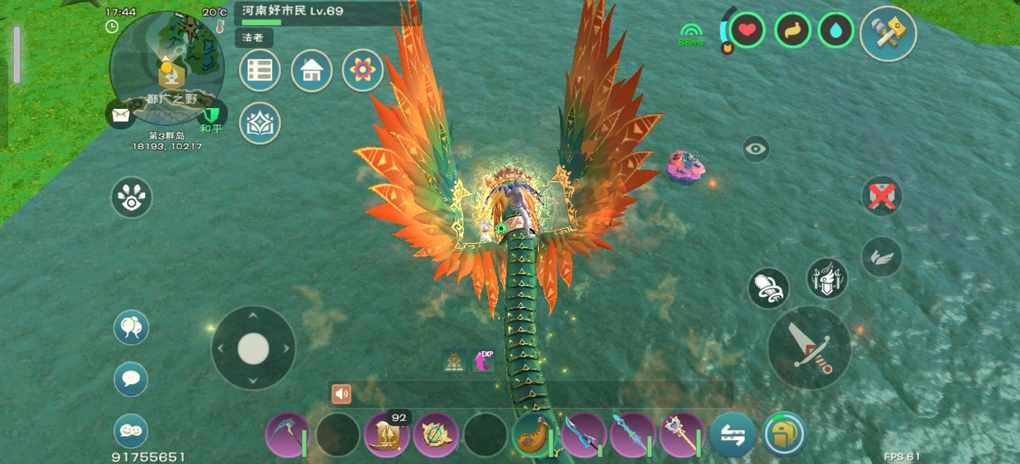Viewport: 1020px width, 464px height.
Task: Open the list menu button
Action: coord(260,70)
